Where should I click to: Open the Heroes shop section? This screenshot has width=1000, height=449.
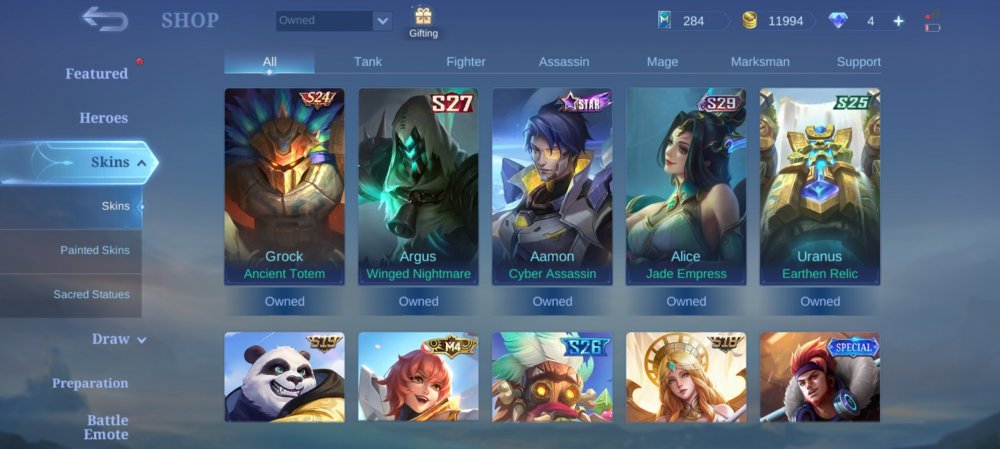[x=103, y=118]
